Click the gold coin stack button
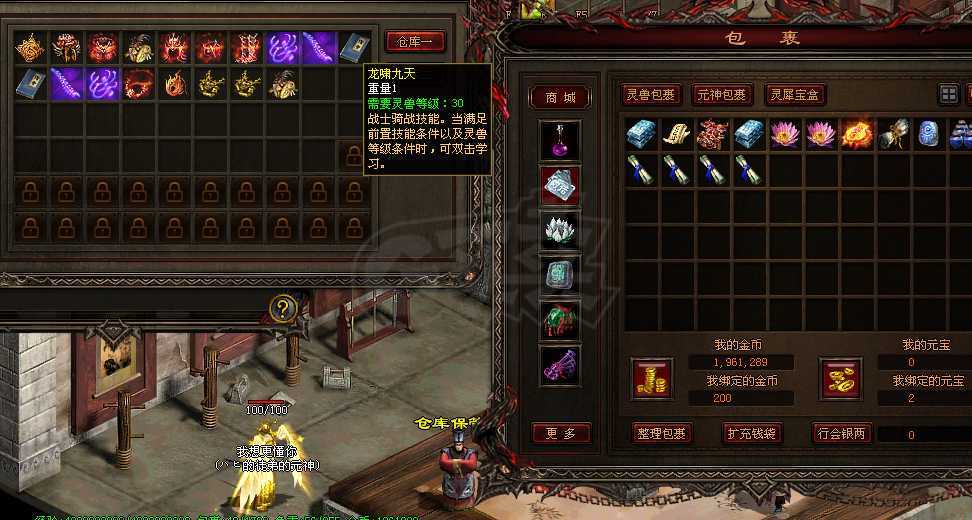972x520 pixels. click(x=653, y=377)
